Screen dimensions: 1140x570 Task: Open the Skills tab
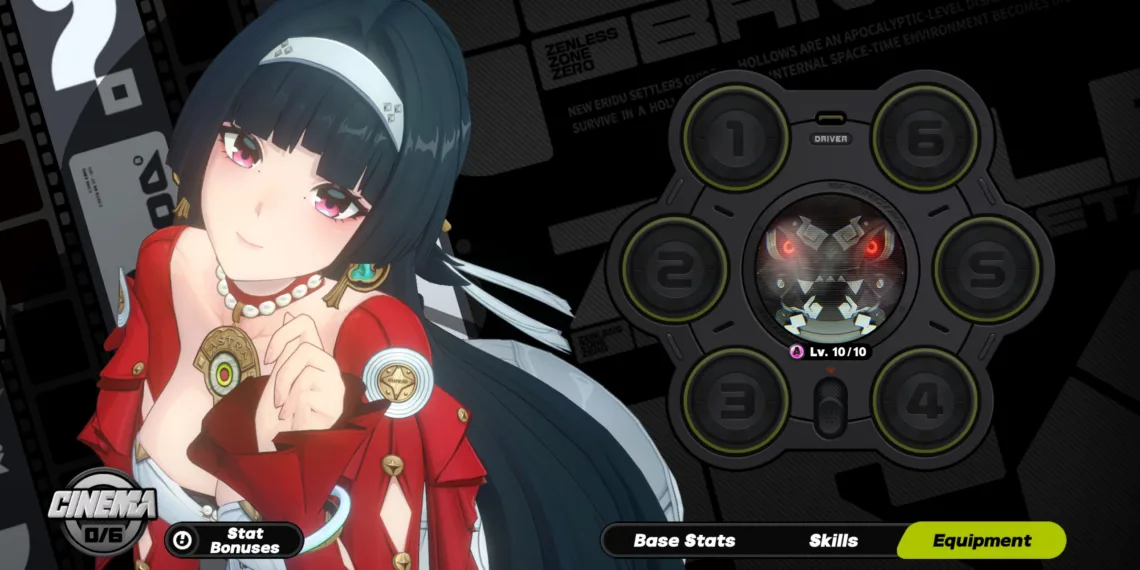point(833,541)
